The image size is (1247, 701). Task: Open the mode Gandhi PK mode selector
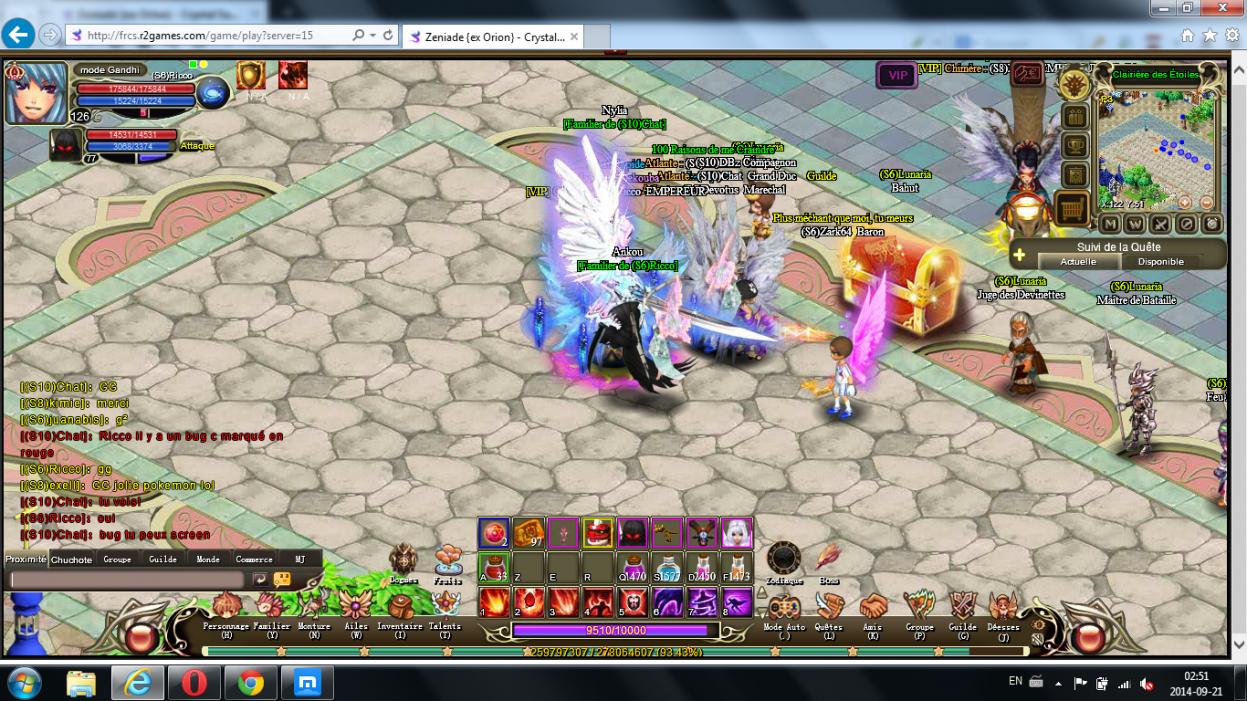pyautogui.click(x=109, y=70)
